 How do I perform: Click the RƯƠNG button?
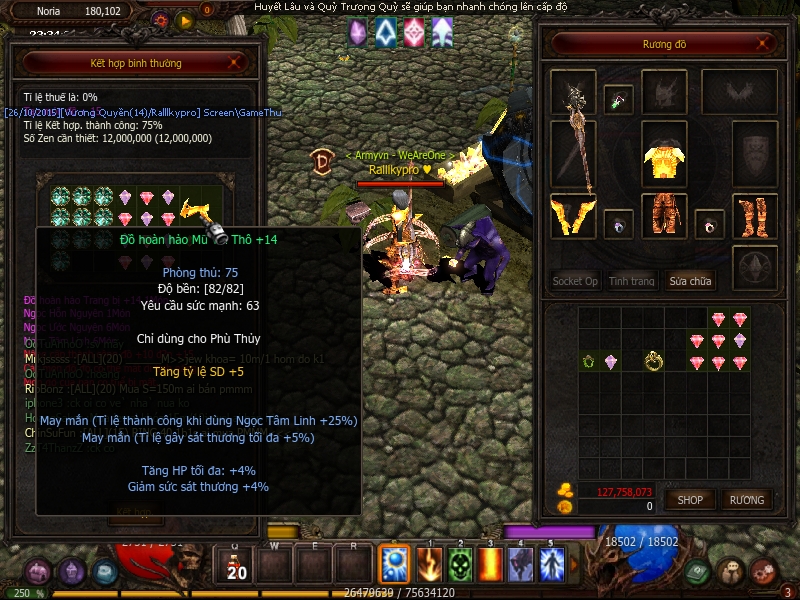pyautogui.click(x=746, y=499)
